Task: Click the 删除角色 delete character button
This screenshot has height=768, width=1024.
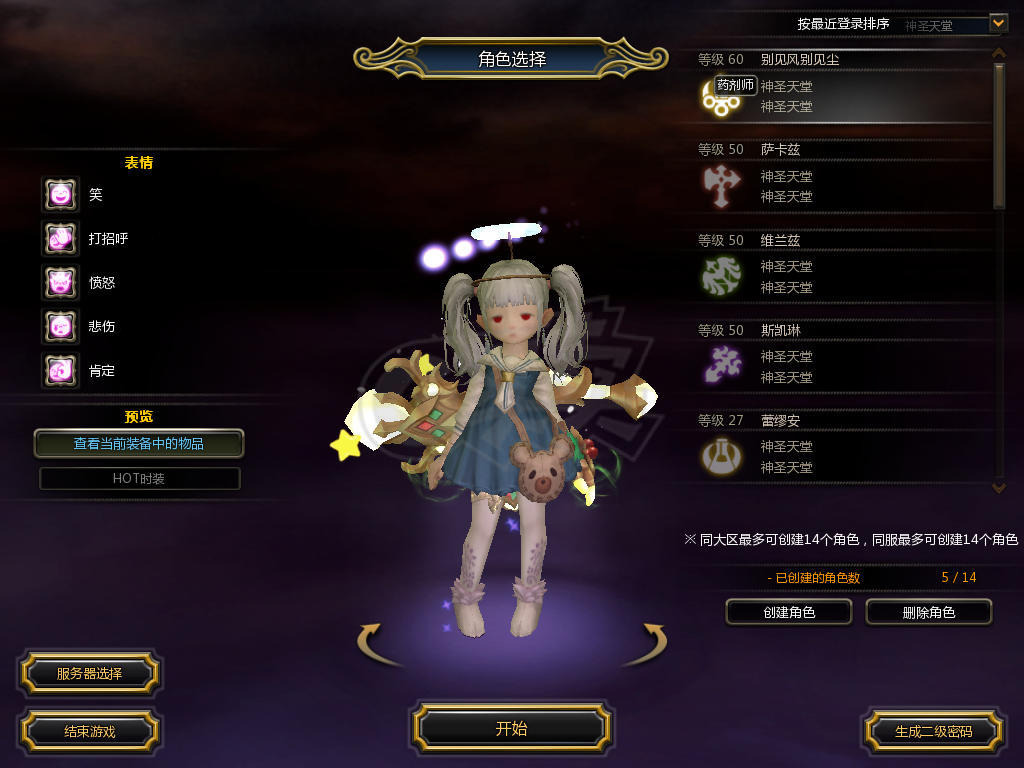Action: (928, 612)
